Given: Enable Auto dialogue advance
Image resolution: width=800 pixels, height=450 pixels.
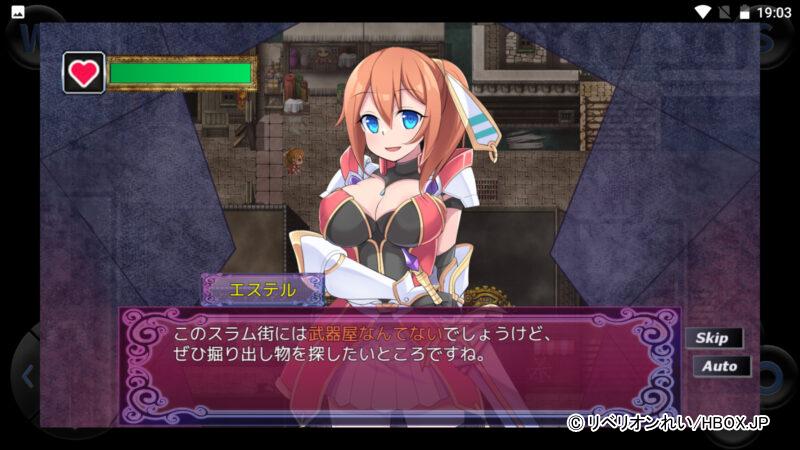Looking at the screenshot, I should 720,366.
